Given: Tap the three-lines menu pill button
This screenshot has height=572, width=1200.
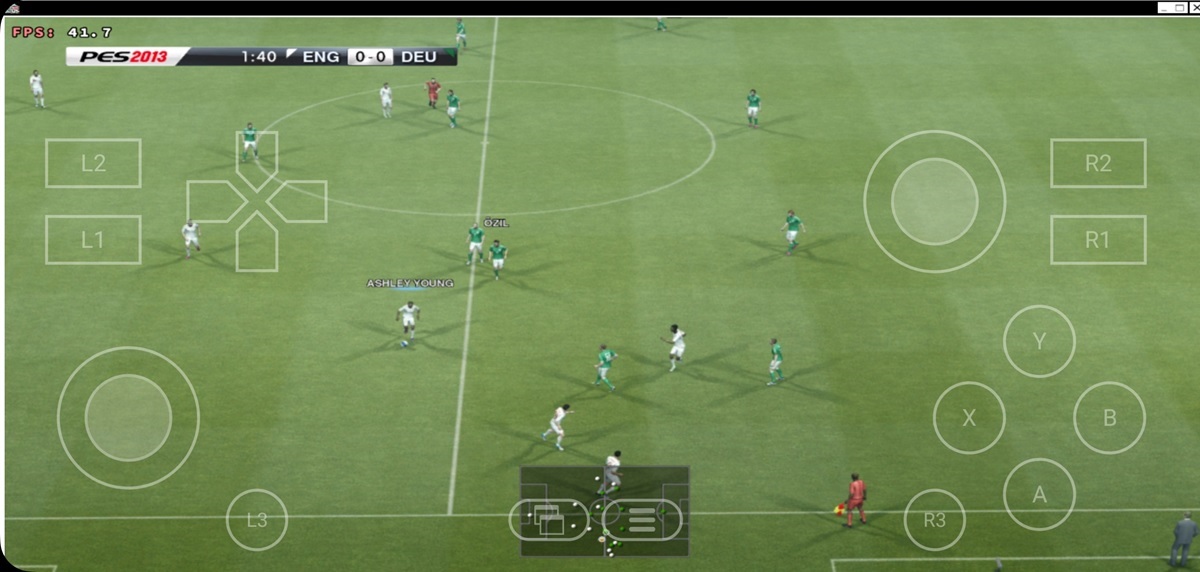Looking at the screenshot, I should point(642,519).
